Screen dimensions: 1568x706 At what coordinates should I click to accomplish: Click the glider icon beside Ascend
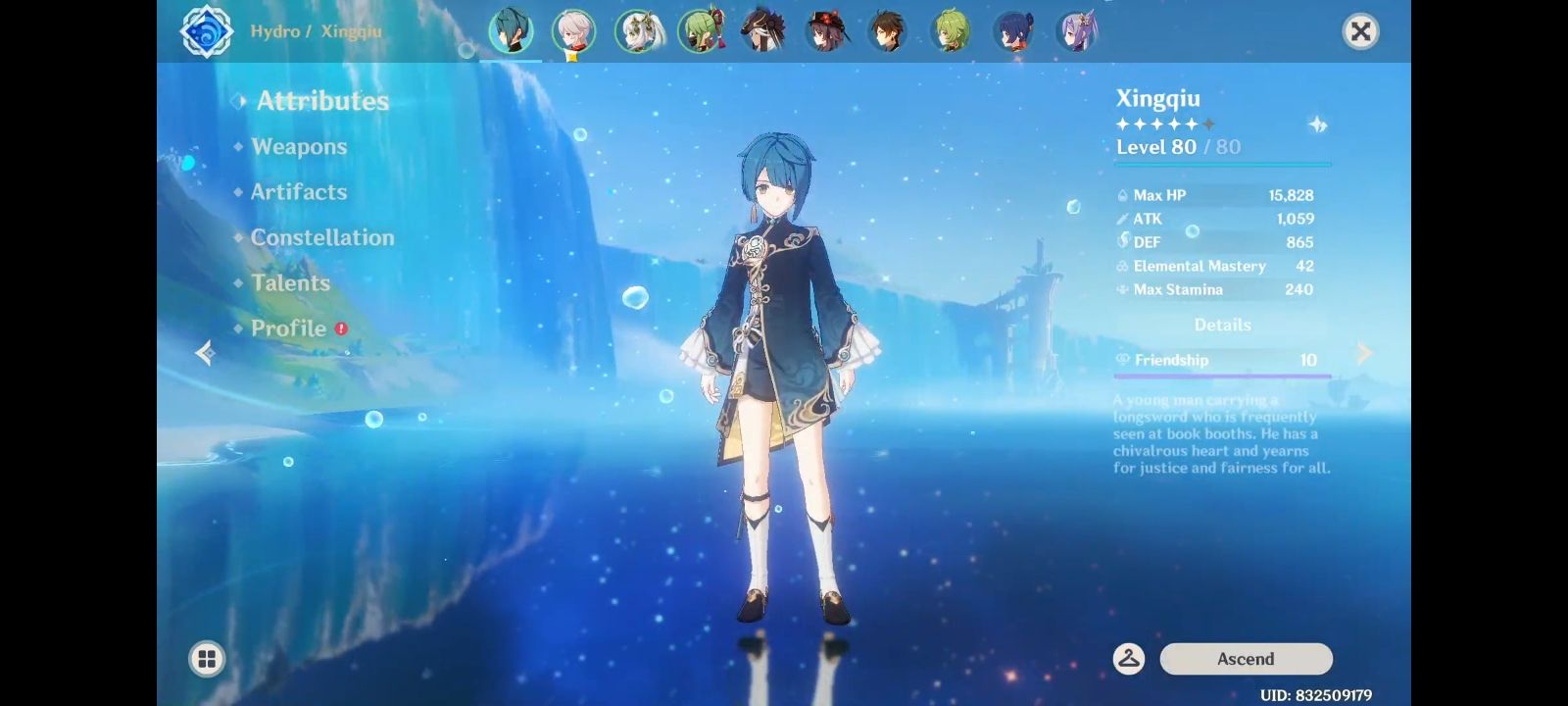1129,659
